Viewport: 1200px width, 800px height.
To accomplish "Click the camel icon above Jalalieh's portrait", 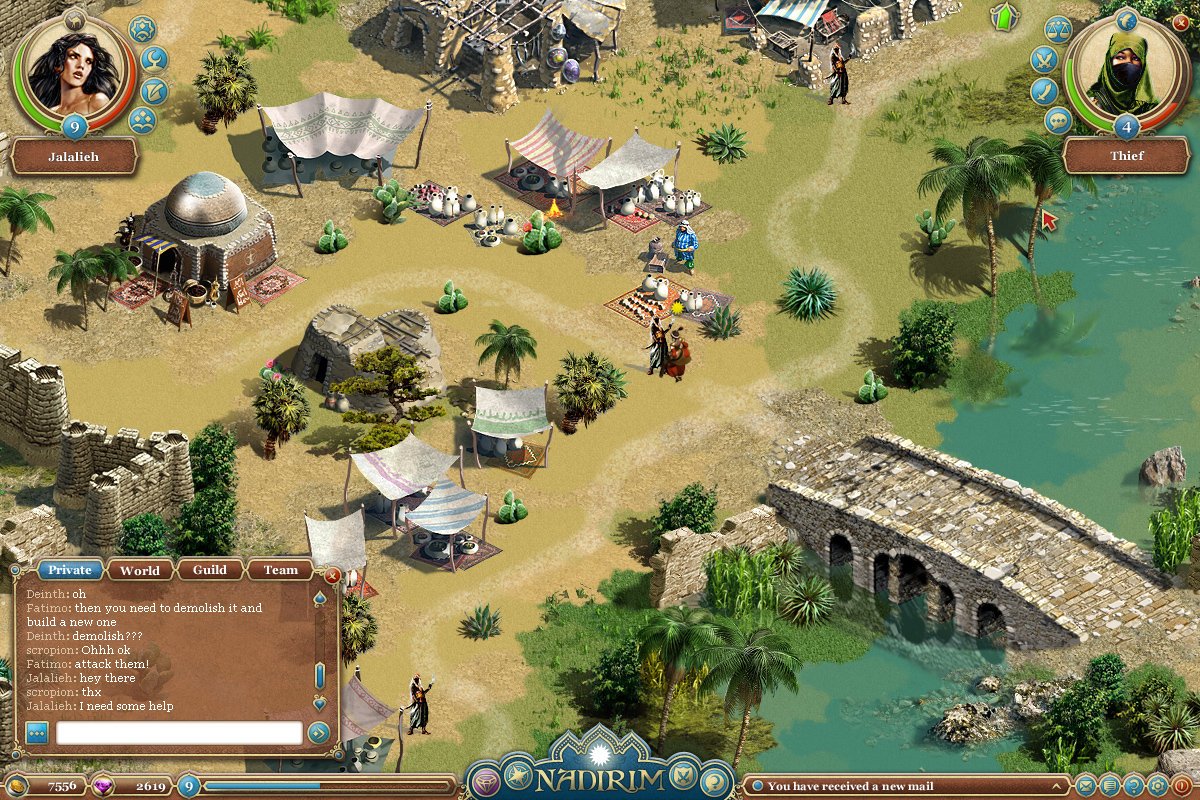I will (75, 19).
